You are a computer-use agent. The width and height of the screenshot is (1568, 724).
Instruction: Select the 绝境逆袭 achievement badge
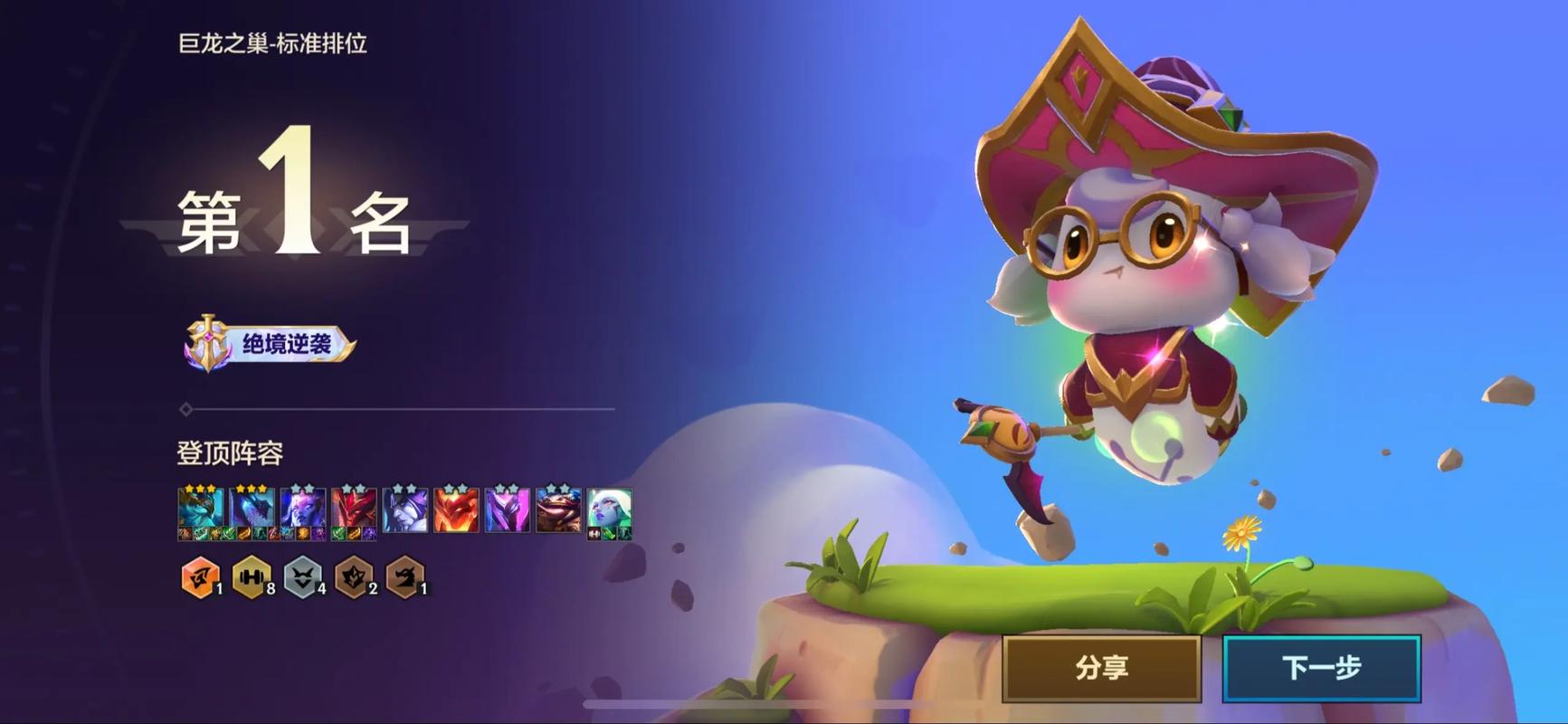pyautogui.click(x=270, y=344)
